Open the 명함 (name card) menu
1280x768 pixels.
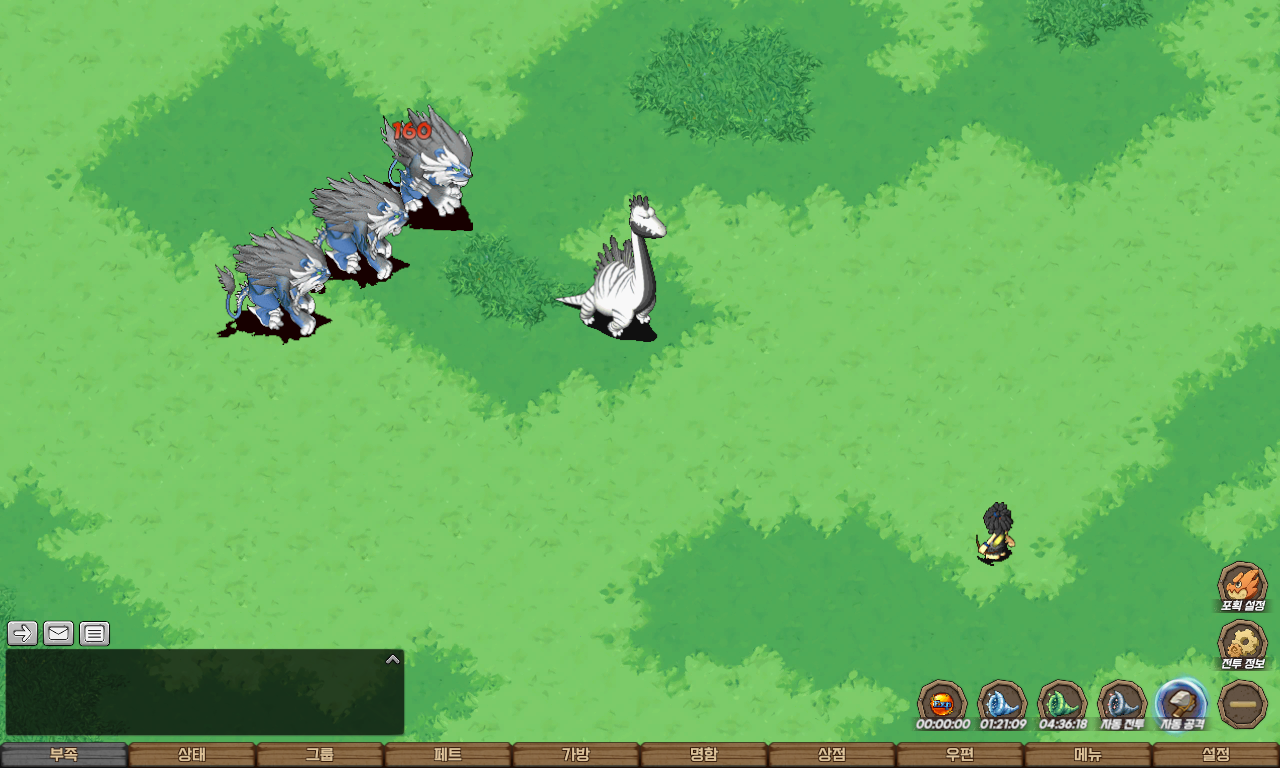coord(704,755)
